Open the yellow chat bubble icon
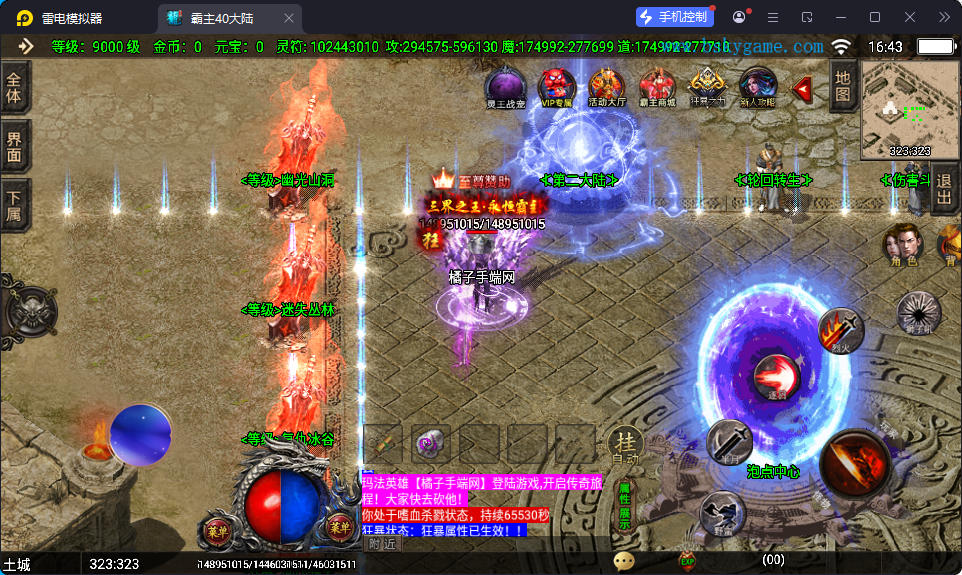 point(625,561)
